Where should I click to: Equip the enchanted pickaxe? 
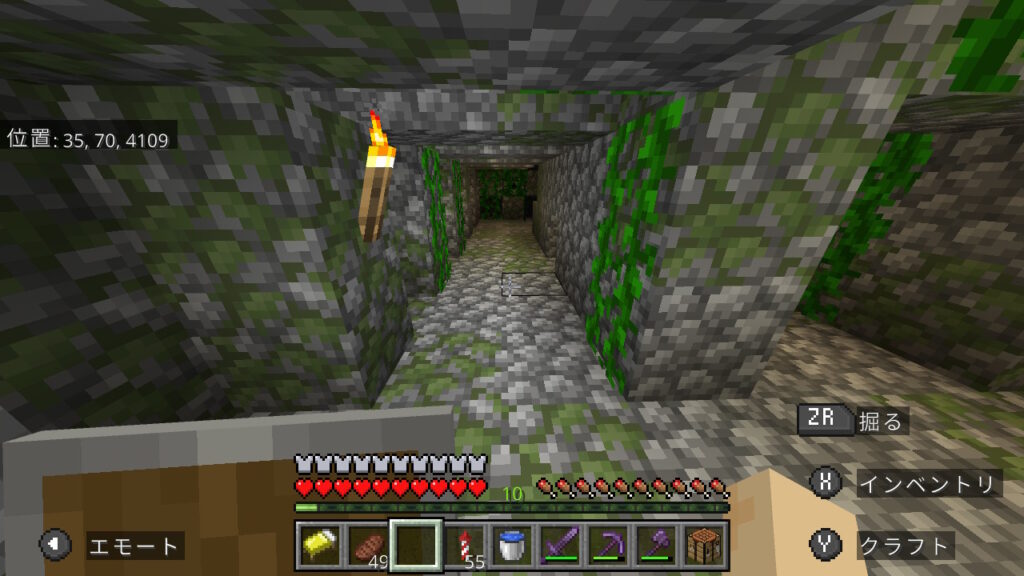pyautogui.click(x=608, y=546)
